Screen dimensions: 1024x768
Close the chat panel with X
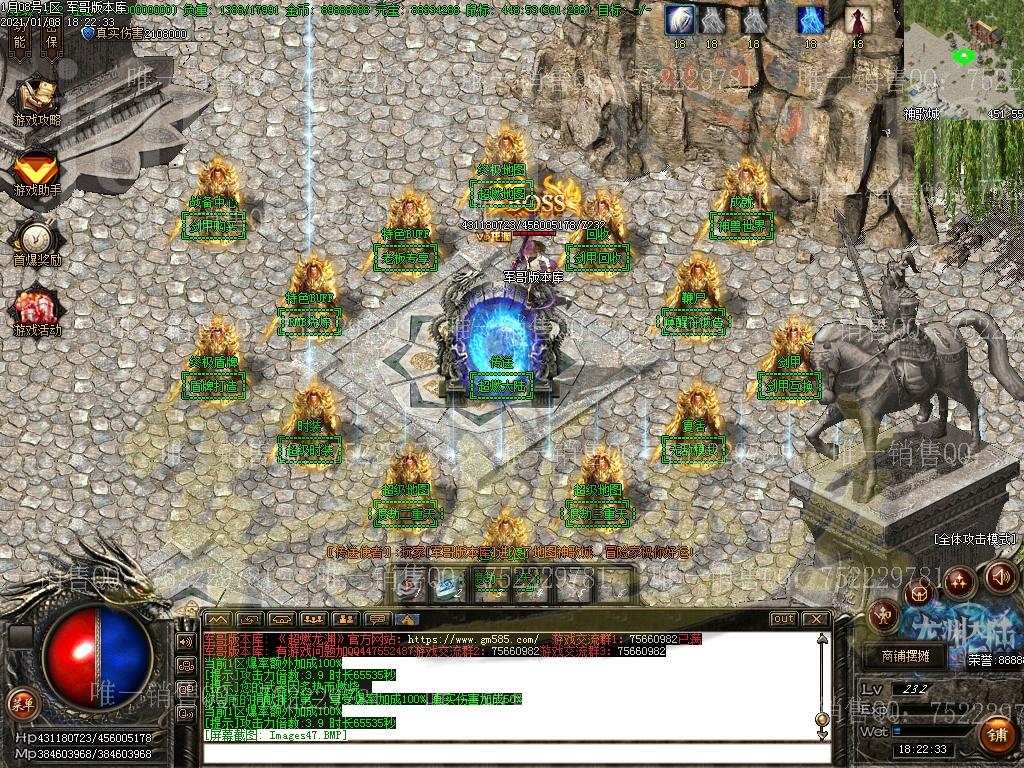pos(815,619)
